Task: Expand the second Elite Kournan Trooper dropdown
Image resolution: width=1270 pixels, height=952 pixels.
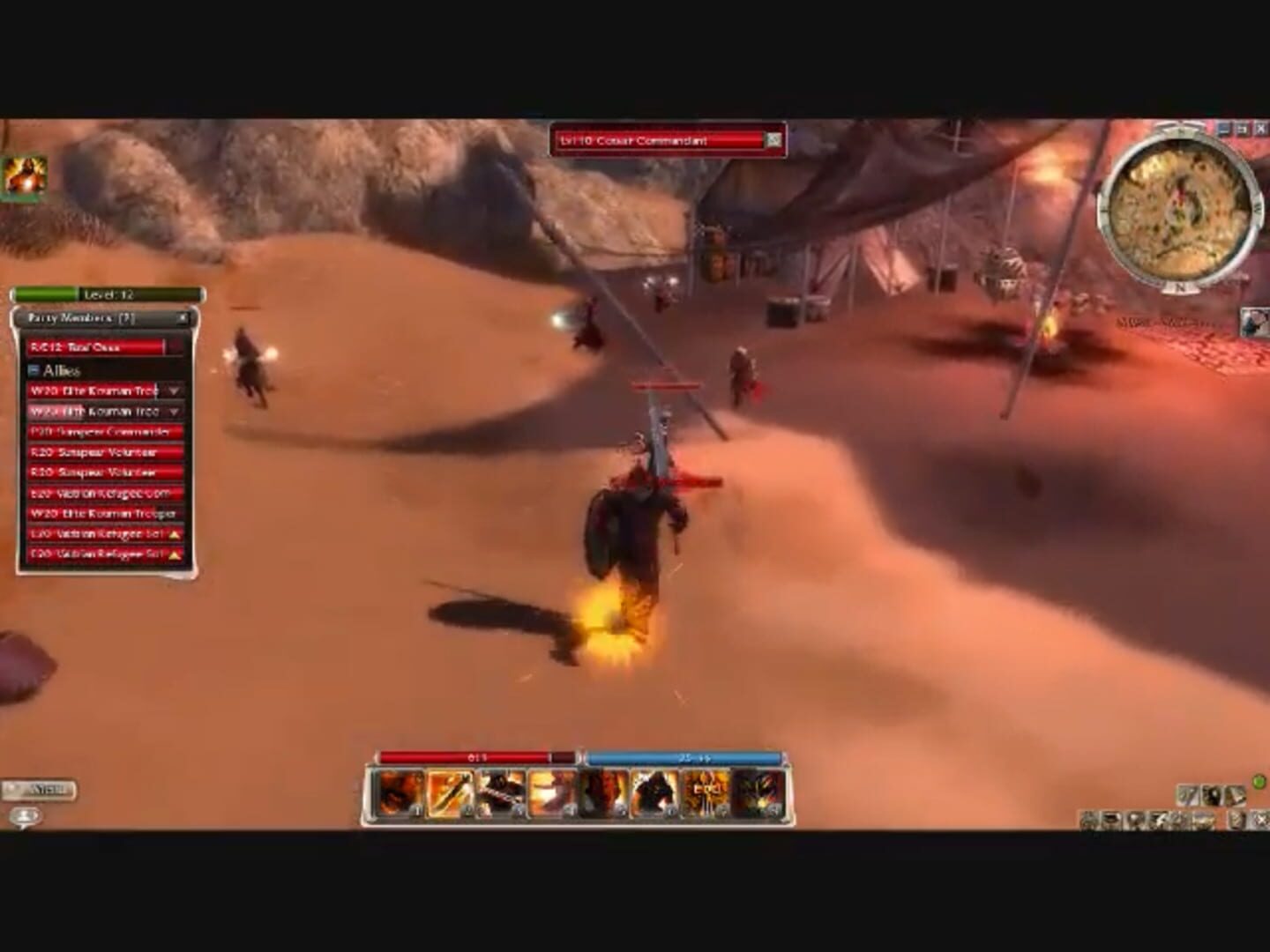Action: pos(173,411)
